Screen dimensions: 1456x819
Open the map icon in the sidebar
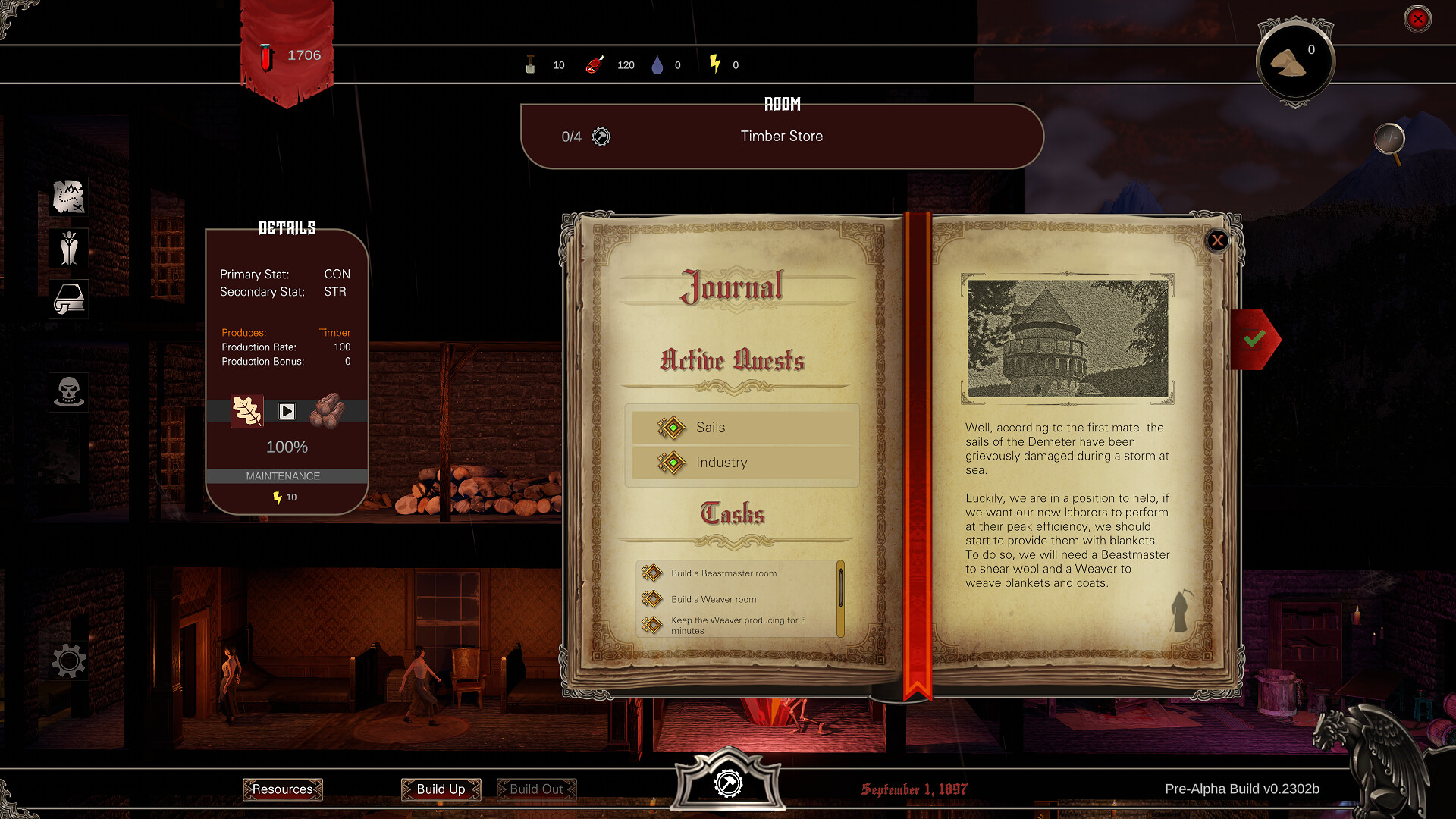pyautogui.click(x=68, y=196)
